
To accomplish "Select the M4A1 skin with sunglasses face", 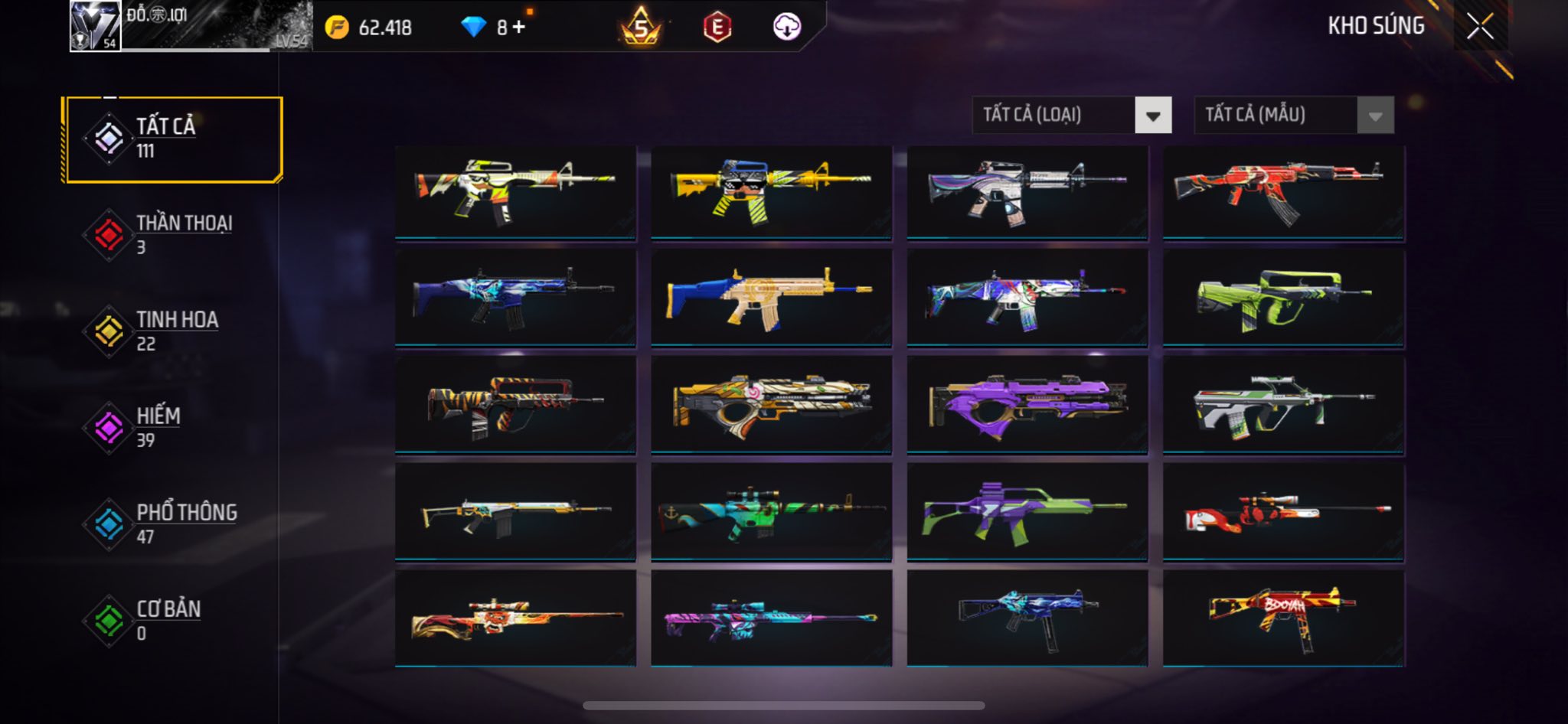I will (771, 192).
